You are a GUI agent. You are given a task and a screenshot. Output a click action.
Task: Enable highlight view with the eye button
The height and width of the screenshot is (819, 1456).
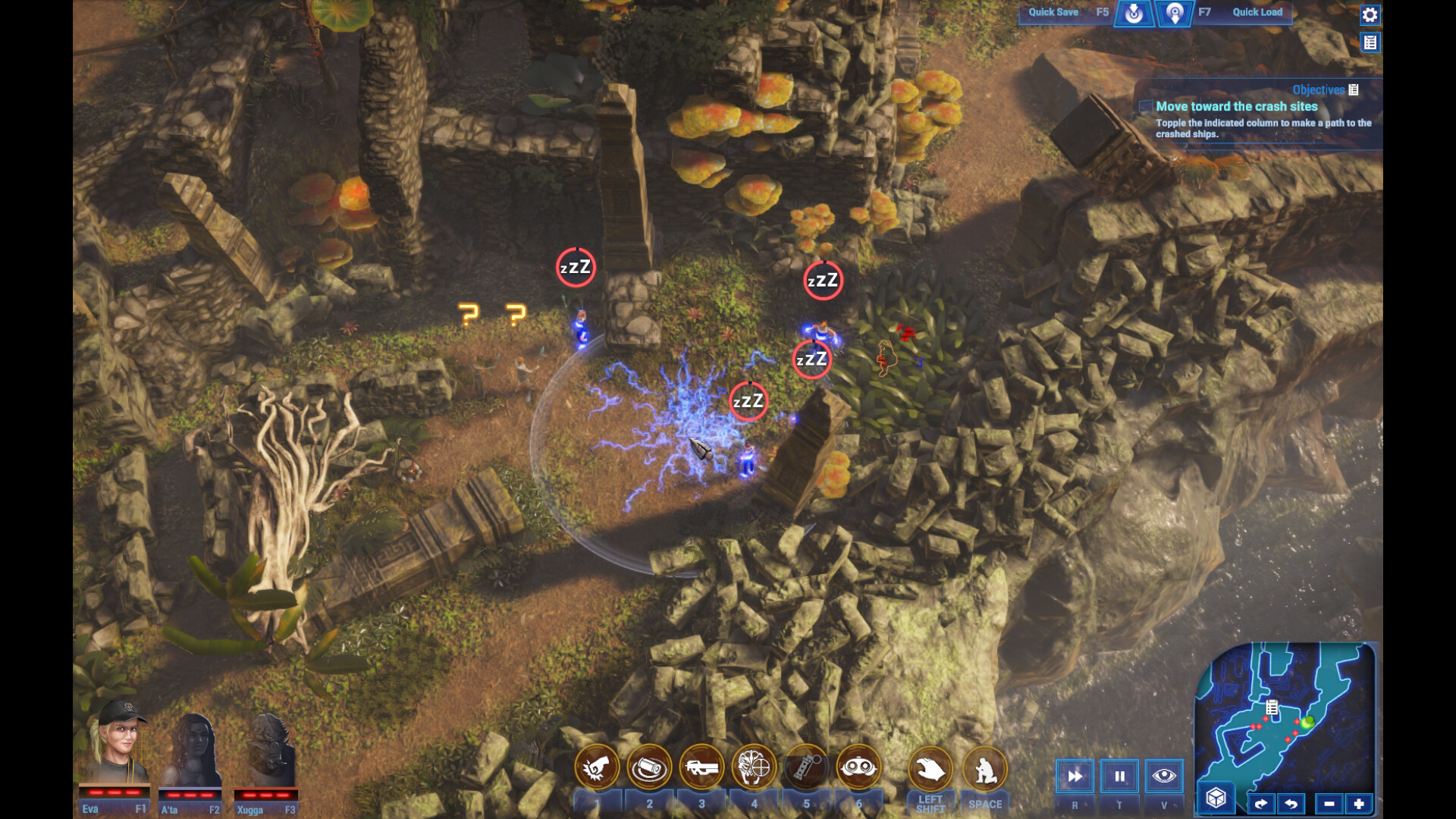pos(1165,776)
